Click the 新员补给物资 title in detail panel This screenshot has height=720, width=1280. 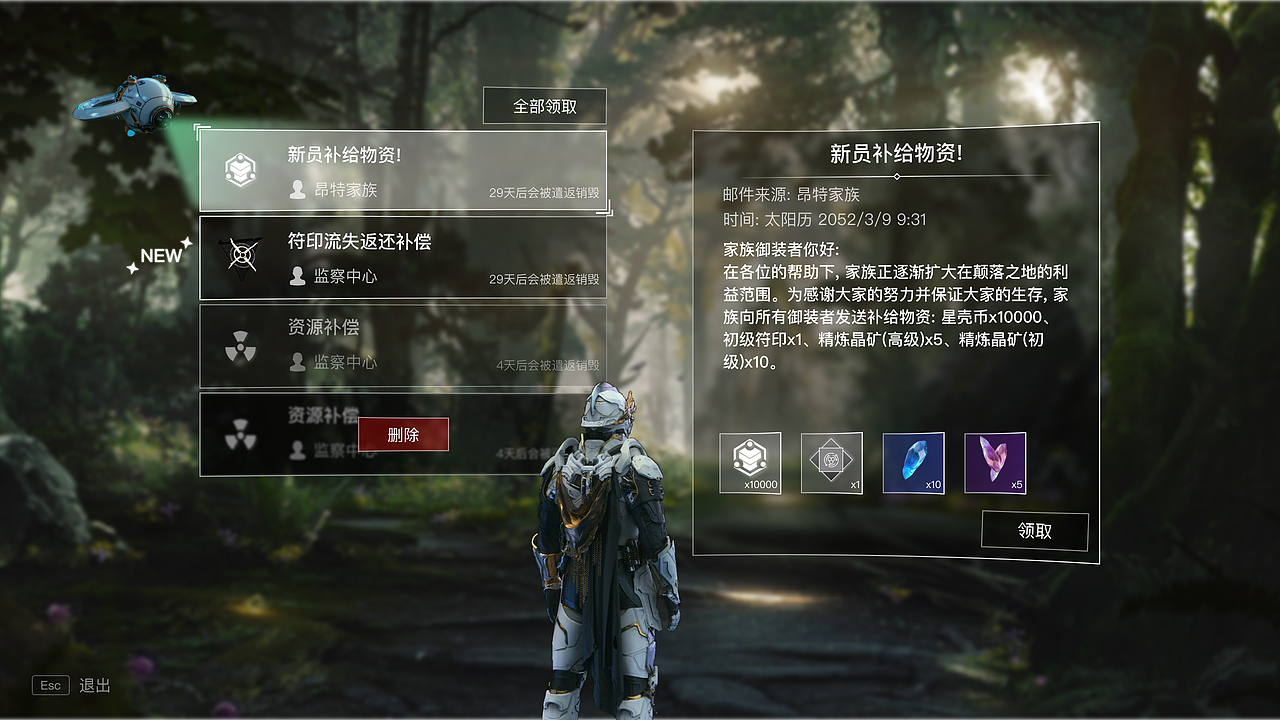[x=893, y=151]
